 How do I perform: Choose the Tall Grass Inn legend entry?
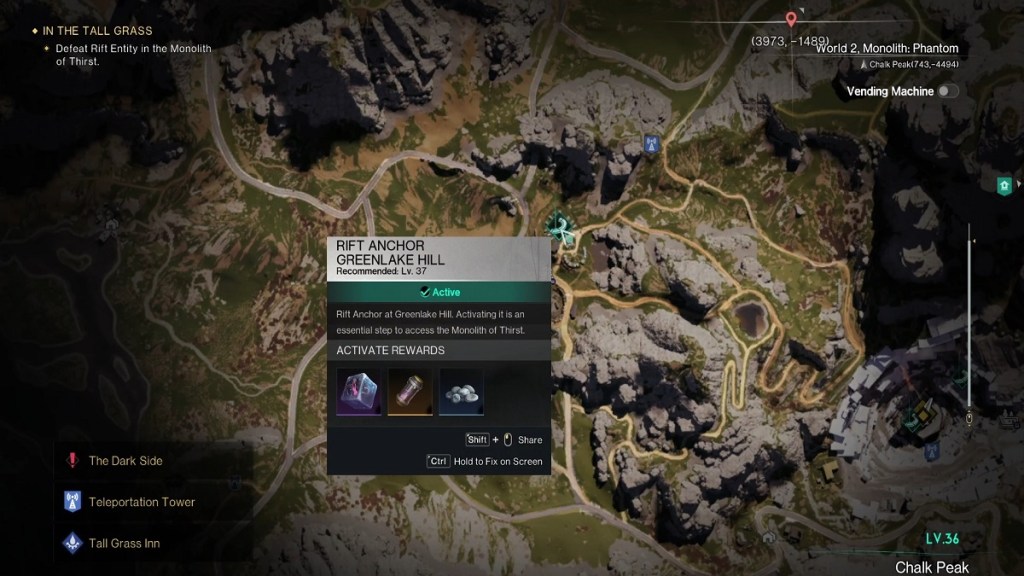click(124, 543)
